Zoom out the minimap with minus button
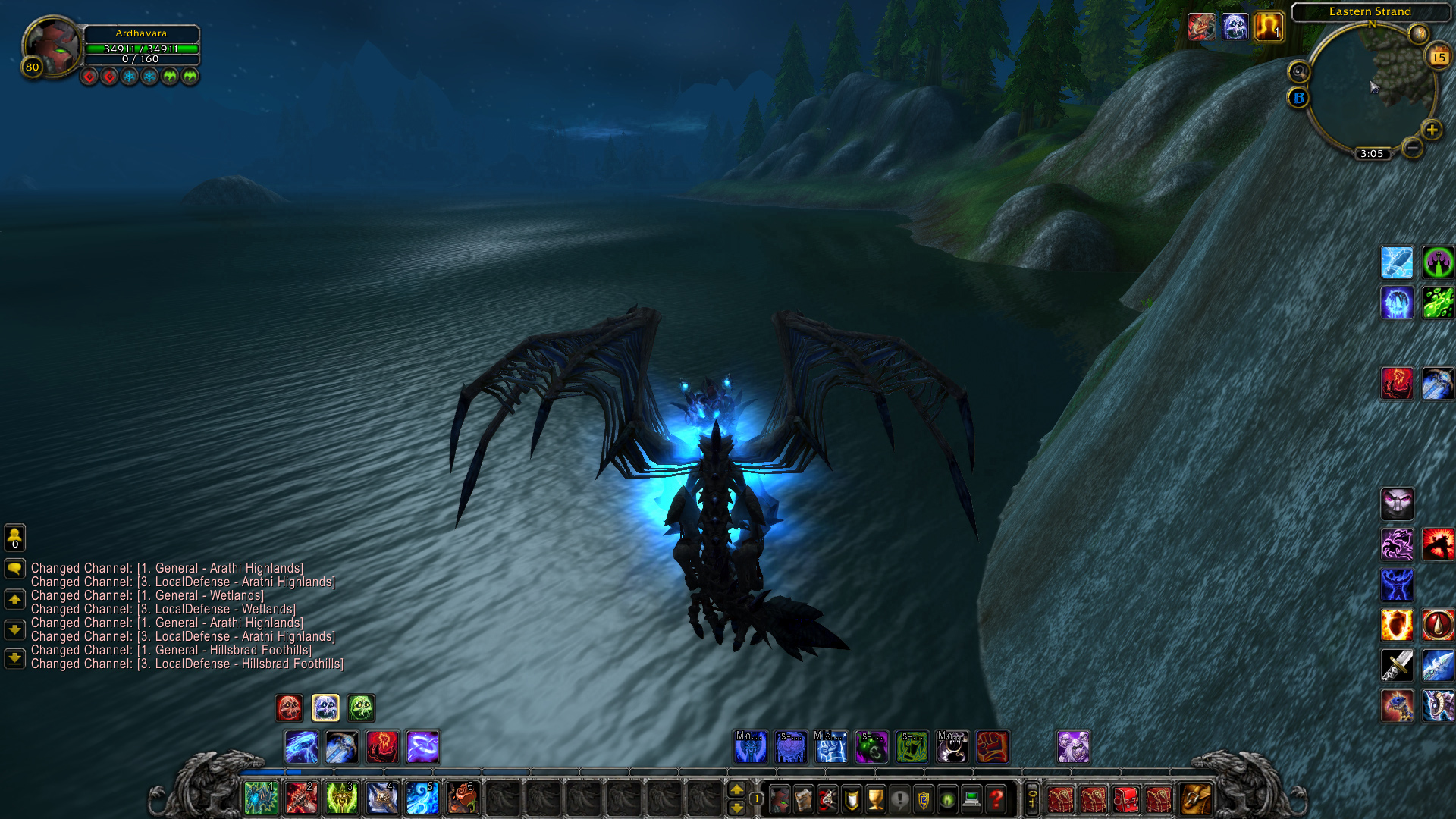This screenshot has width=1456, height=819. (x=1412, y=148)
